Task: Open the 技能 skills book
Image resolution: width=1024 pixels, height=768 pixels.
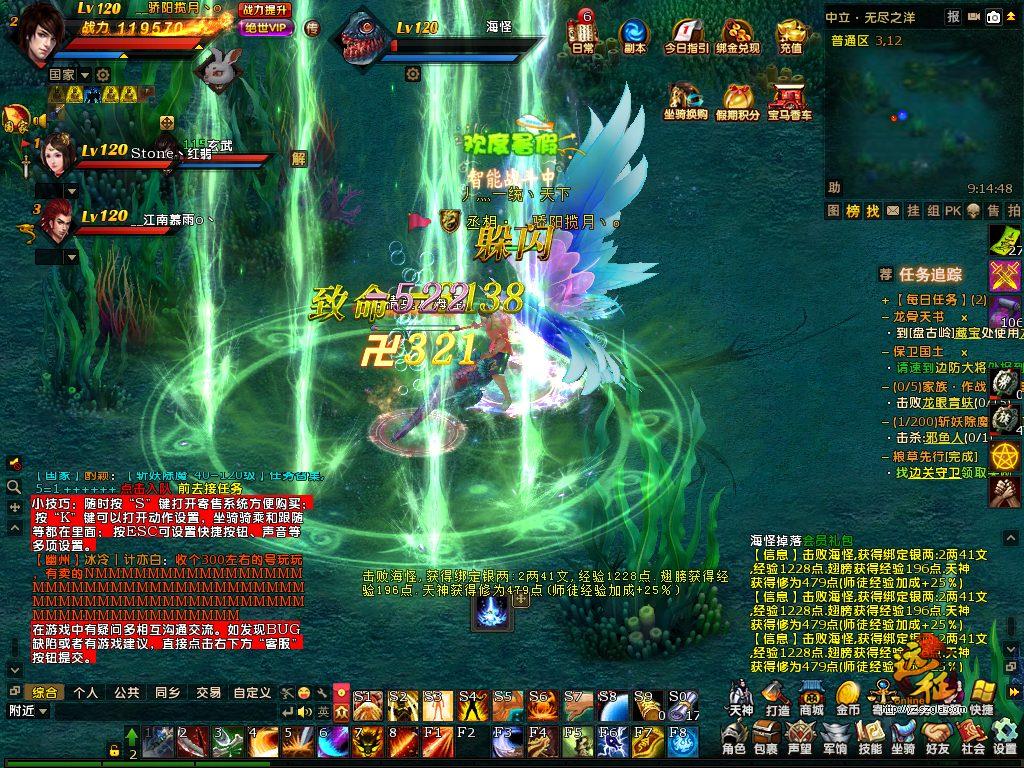Action: (x=870, y=738)
